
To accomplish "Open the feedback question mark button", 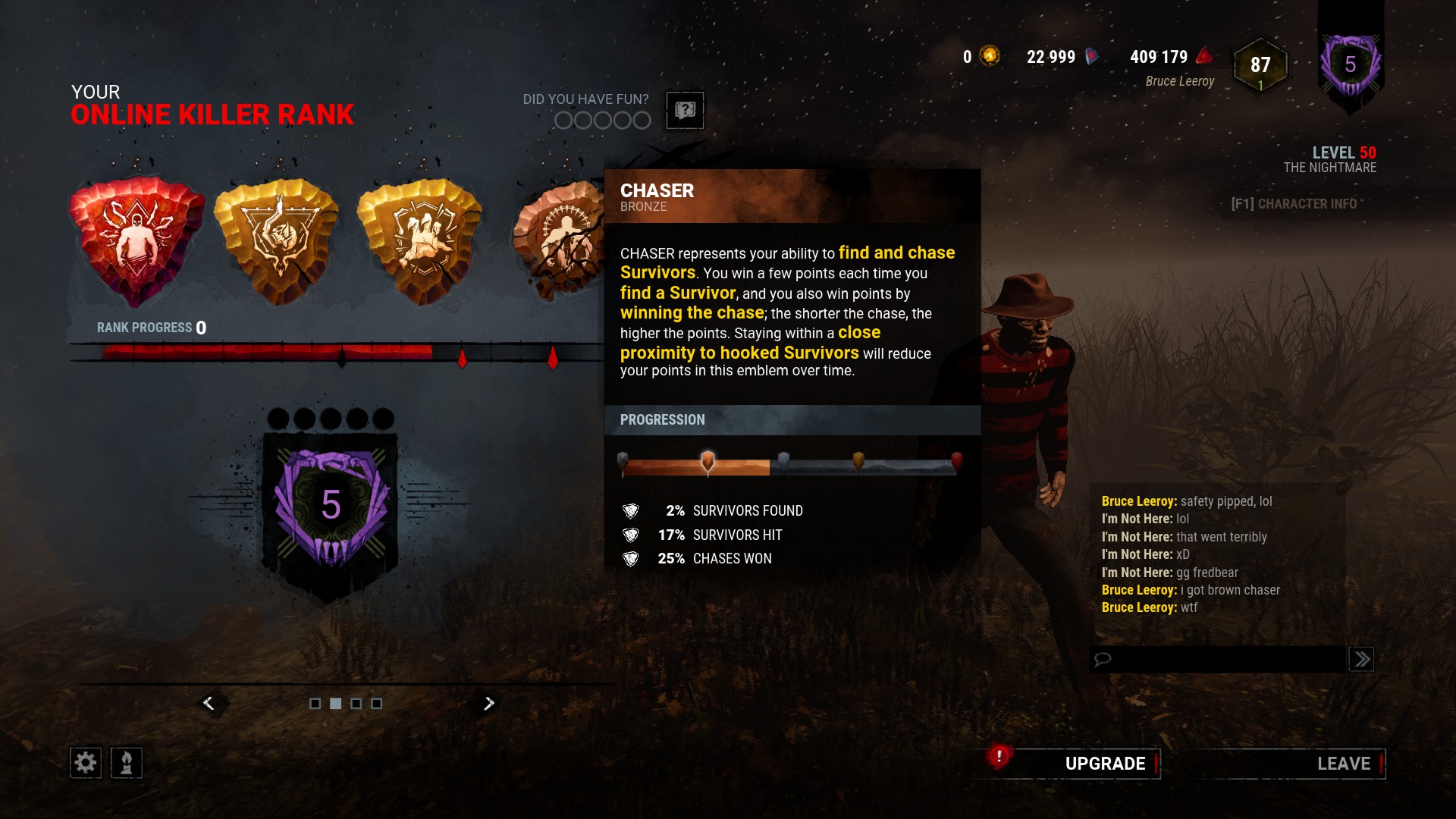I will click(x=685, y=111).
